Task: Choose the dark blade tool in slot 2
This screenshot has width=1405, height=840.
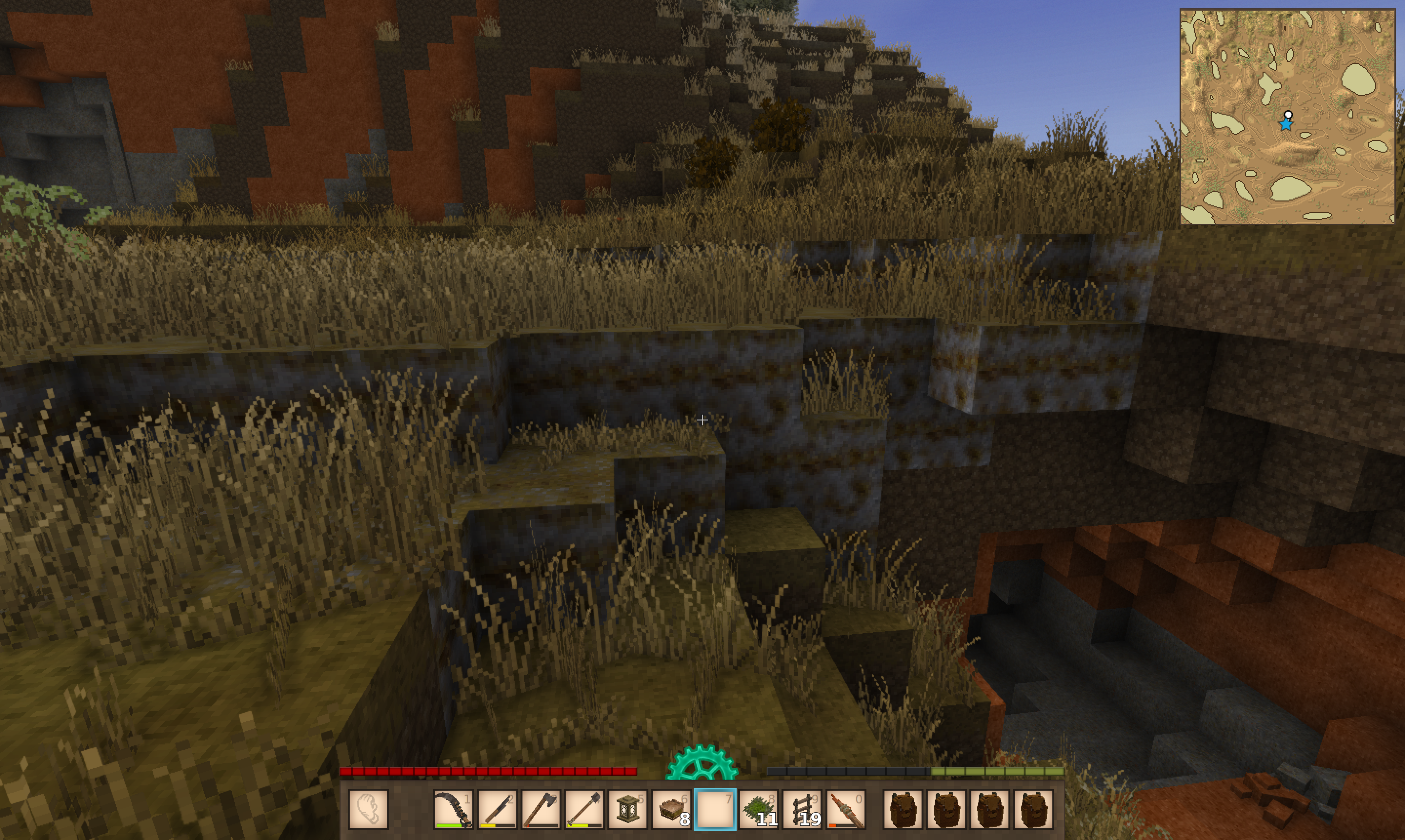Action: point(497,809)
